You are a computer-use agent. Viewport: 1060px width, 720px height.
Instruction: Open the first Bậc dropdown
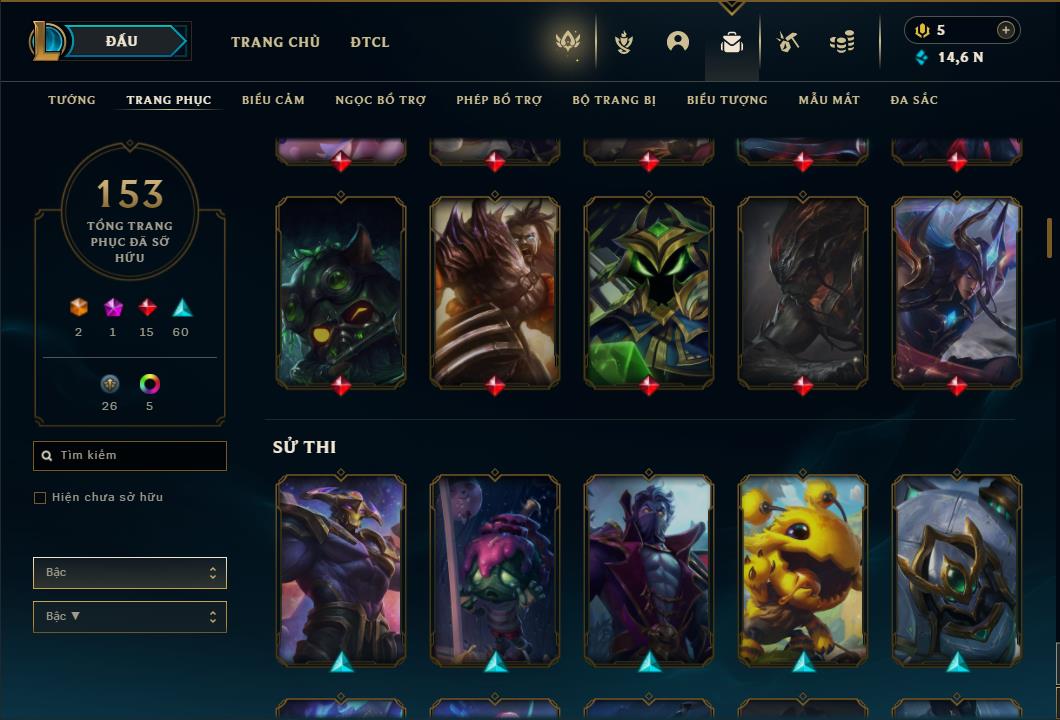[130, 573]
